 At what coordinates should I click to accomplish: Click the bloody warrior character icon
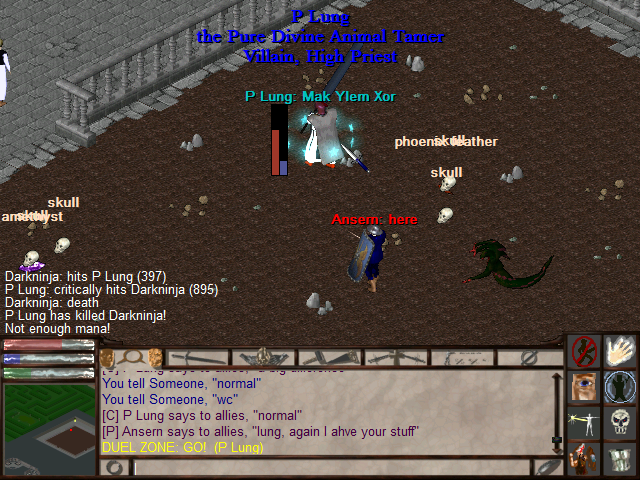coord(585,459)
